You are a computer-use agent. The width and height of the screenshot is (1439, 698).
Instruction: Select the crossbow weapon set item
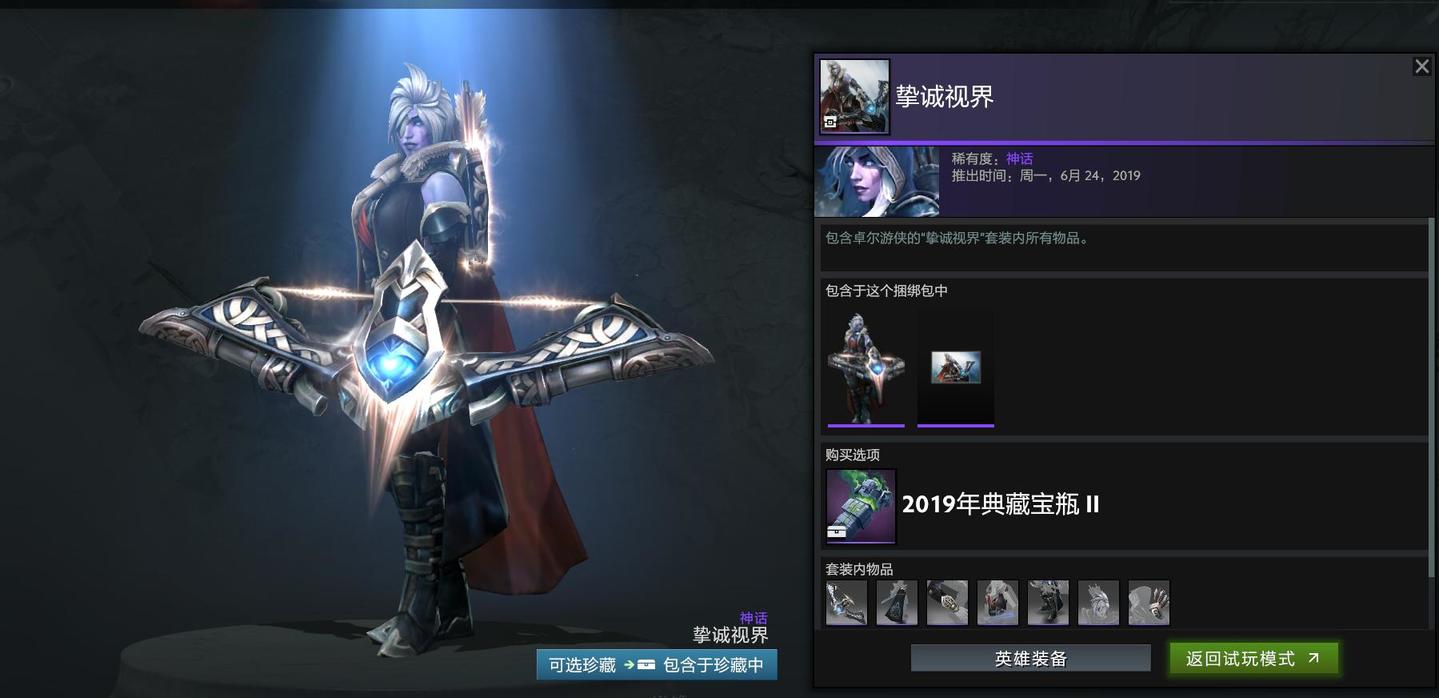point(846,603)
